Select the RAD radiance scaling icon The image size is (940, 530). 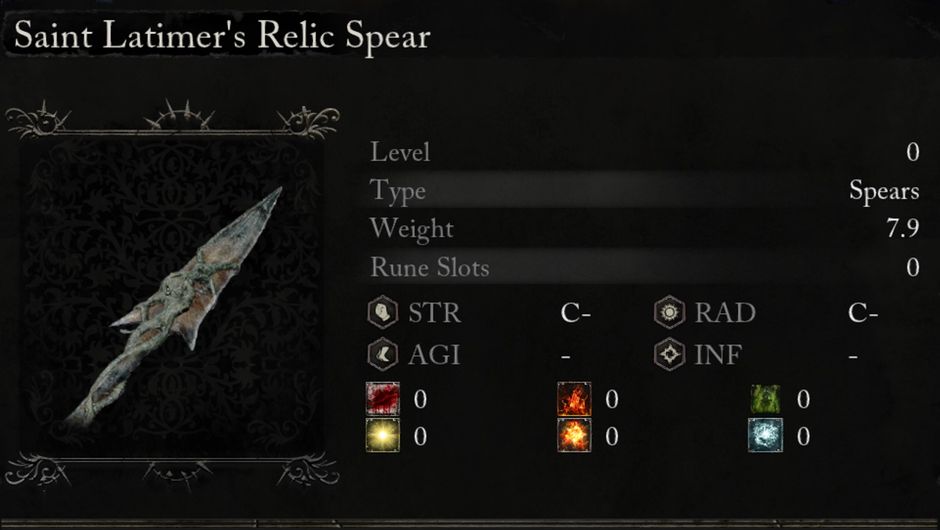[x=669, y=313]
